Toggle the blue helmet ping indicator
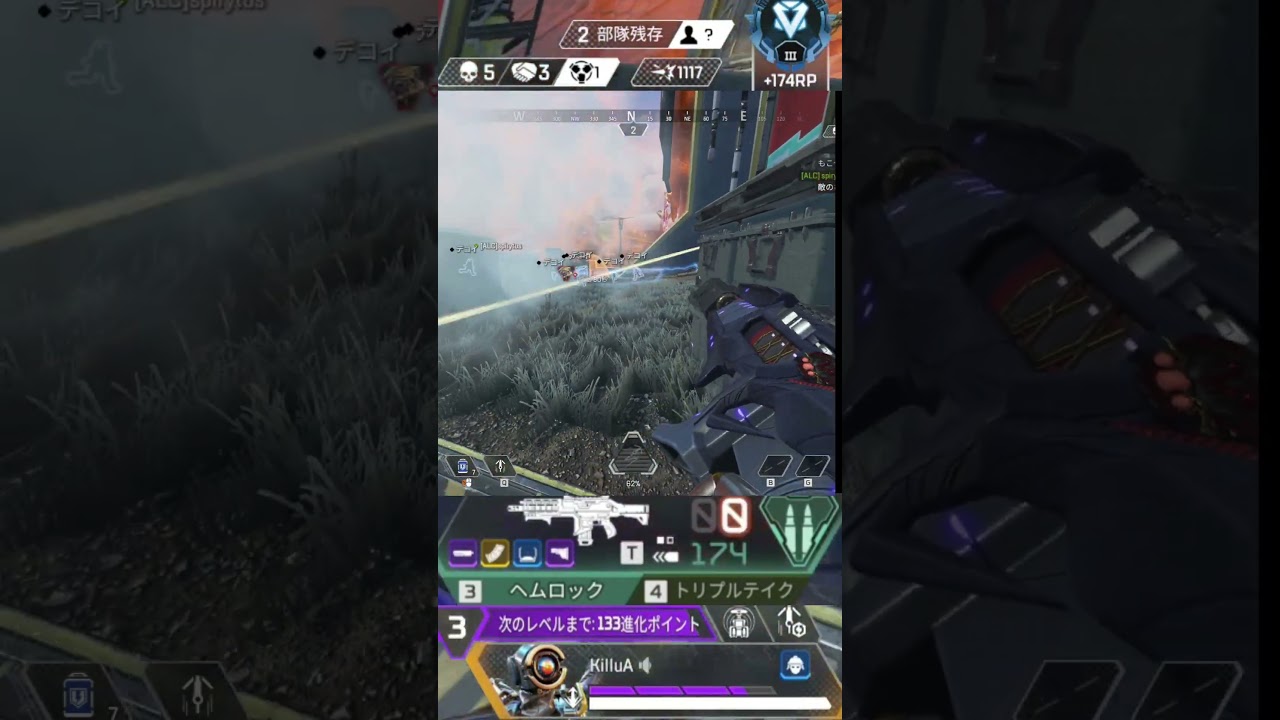The width and height of the screenshot is (1280, 720). click(x=796, y=666)
